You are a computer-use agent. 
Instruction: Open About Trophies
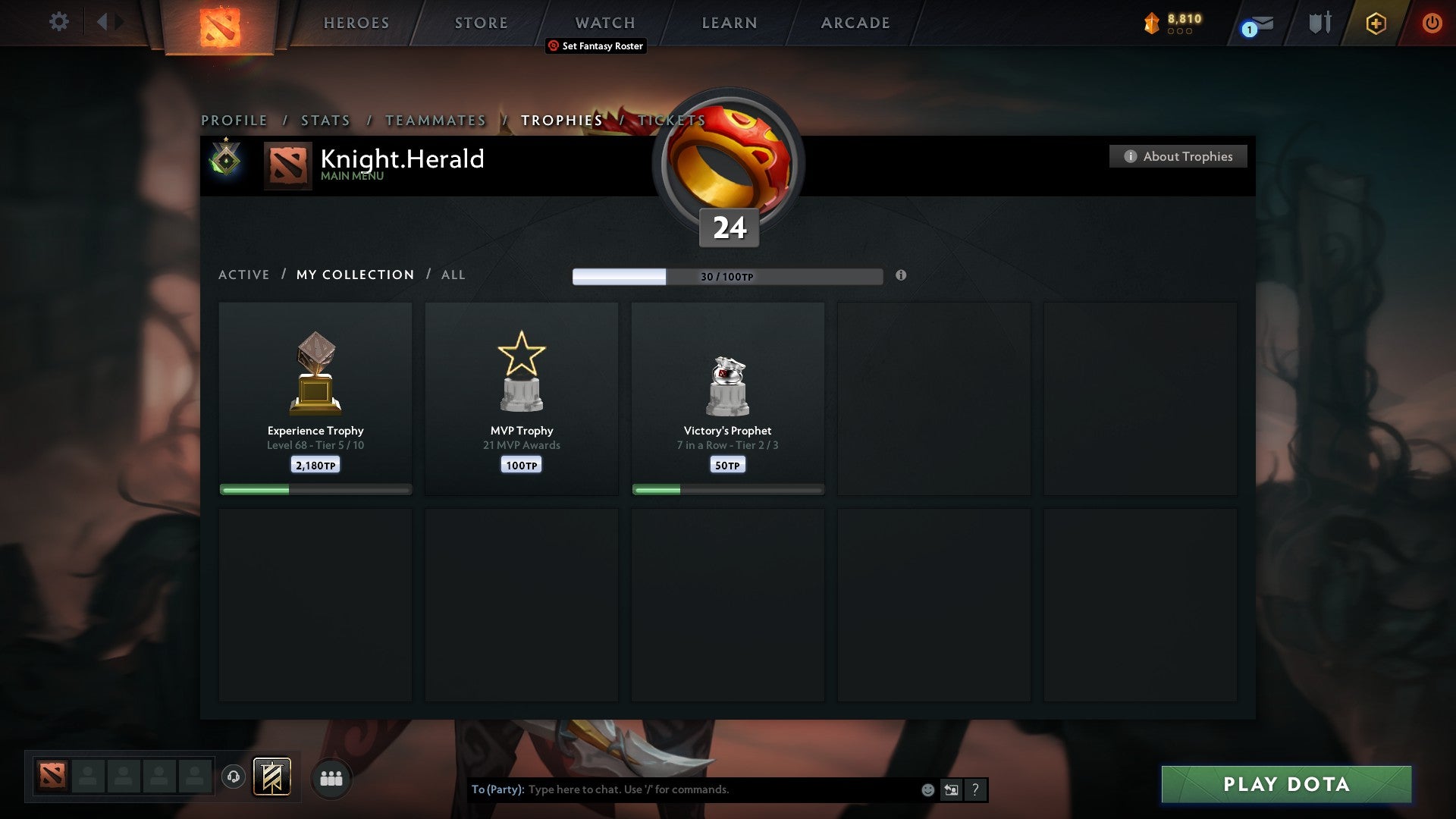pyautogui.click(x=1178, y=156)
